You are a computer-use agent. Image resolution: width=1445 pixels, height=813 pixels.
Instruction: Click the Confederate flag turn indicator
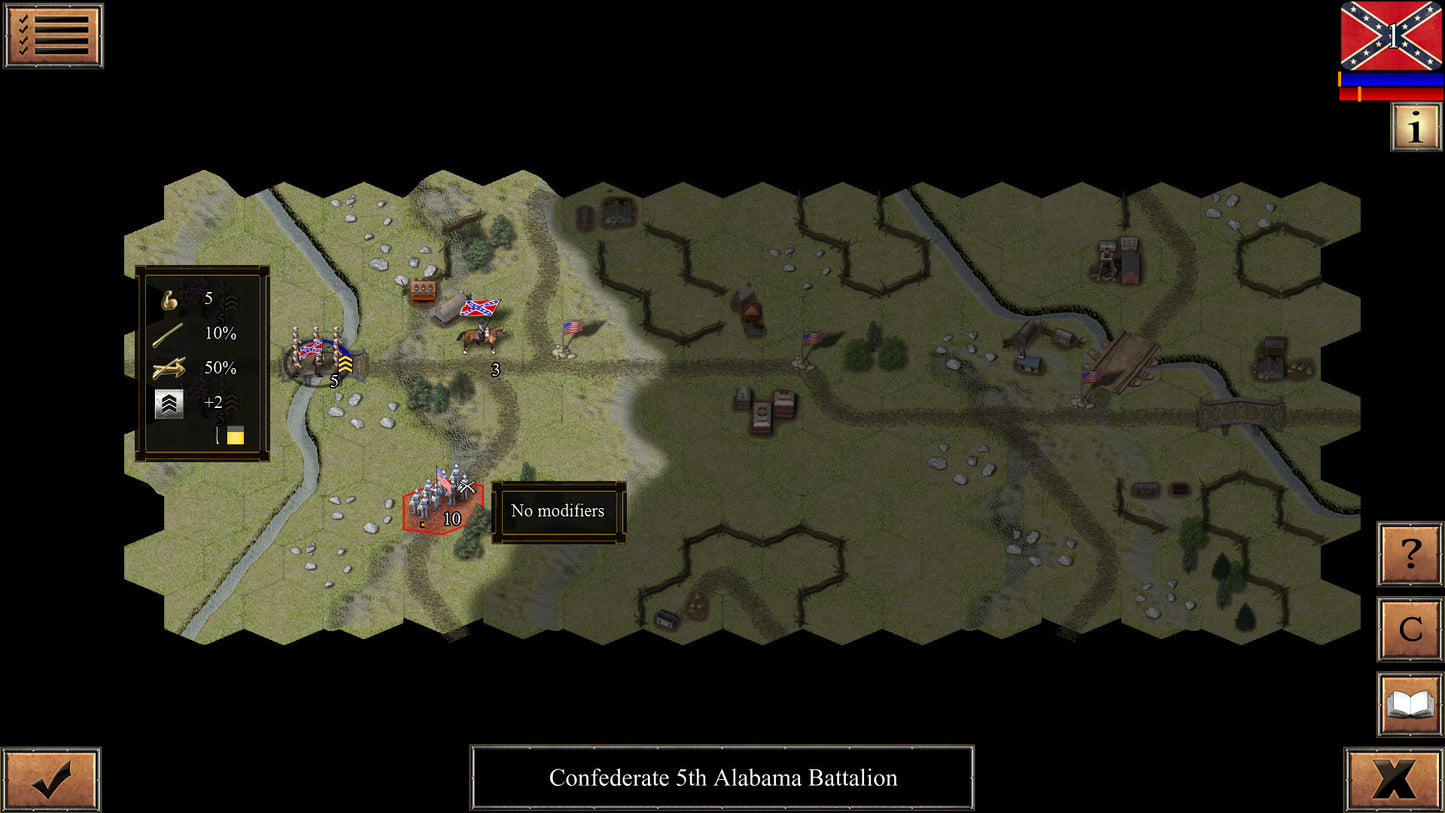click(x=1391, y=36)
